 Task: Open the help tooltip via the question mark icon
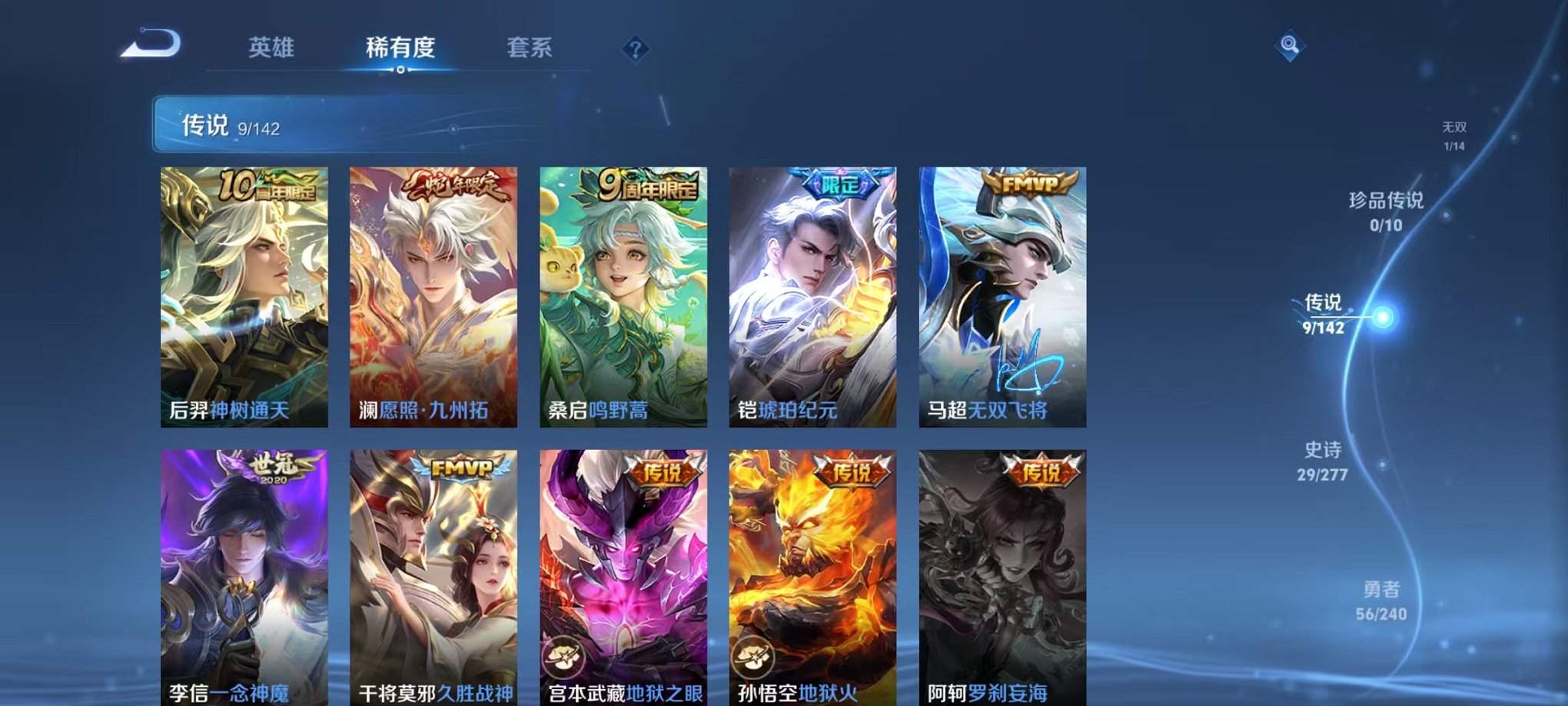pos(634,49)
